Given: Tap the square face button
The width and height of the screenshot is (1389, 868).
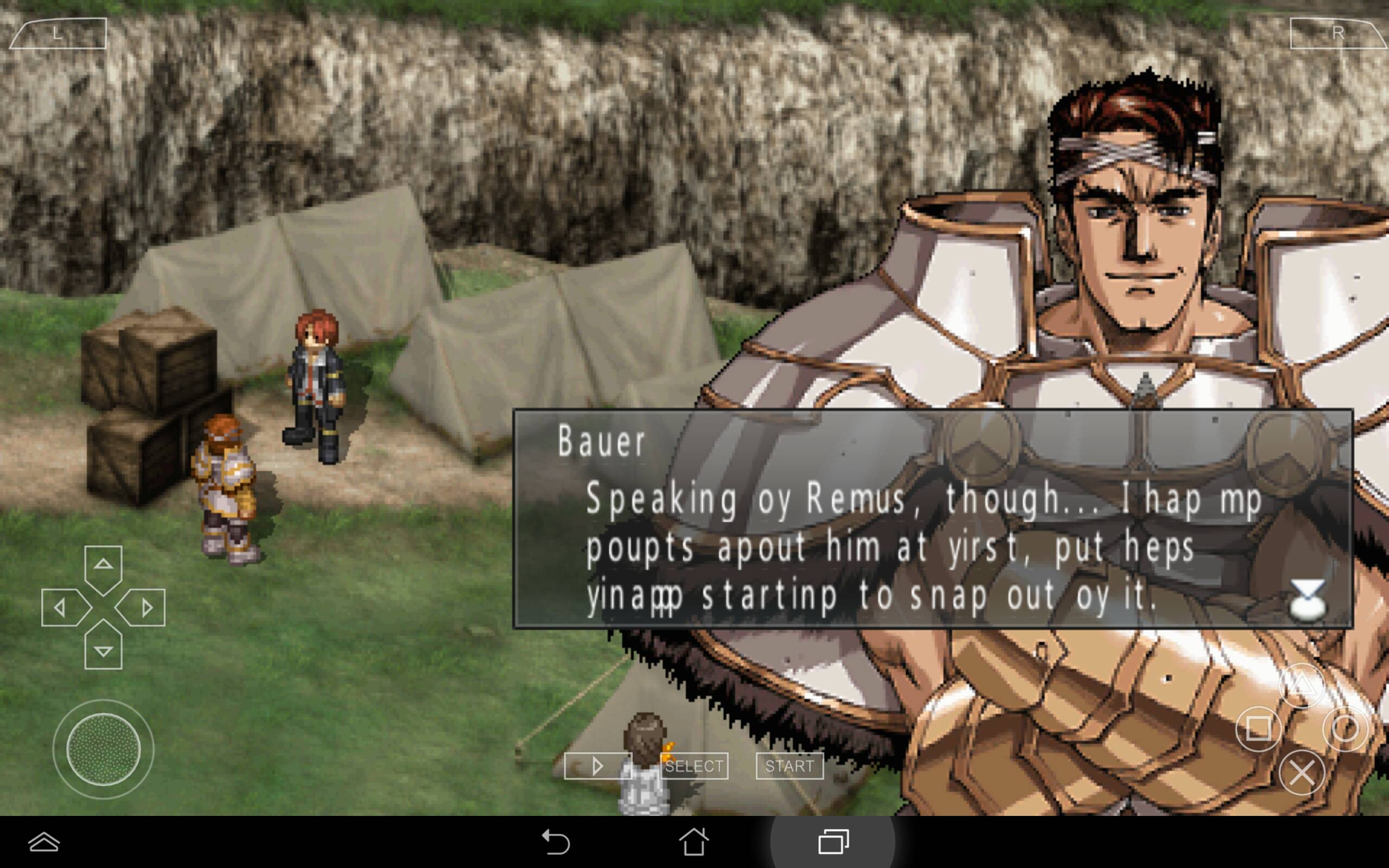Looking at the screenshot, I should click(x=1258, y=729).
